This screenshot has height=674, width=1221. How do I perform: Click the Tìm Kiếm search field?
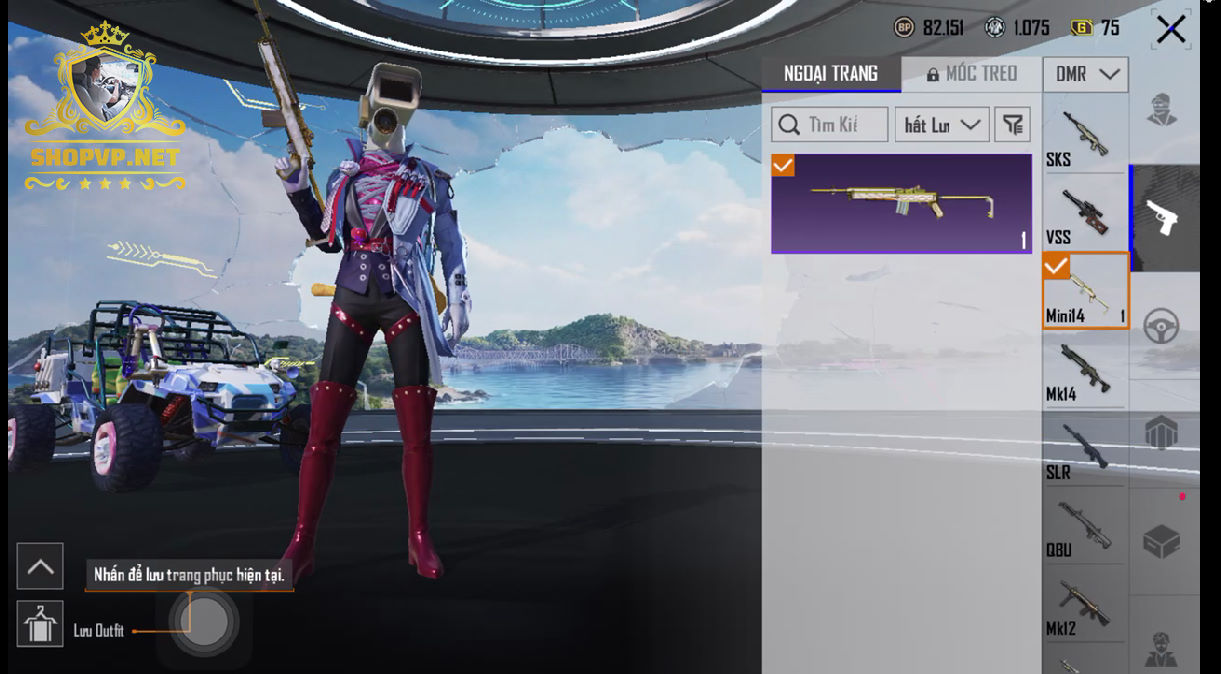click(830, 125)
